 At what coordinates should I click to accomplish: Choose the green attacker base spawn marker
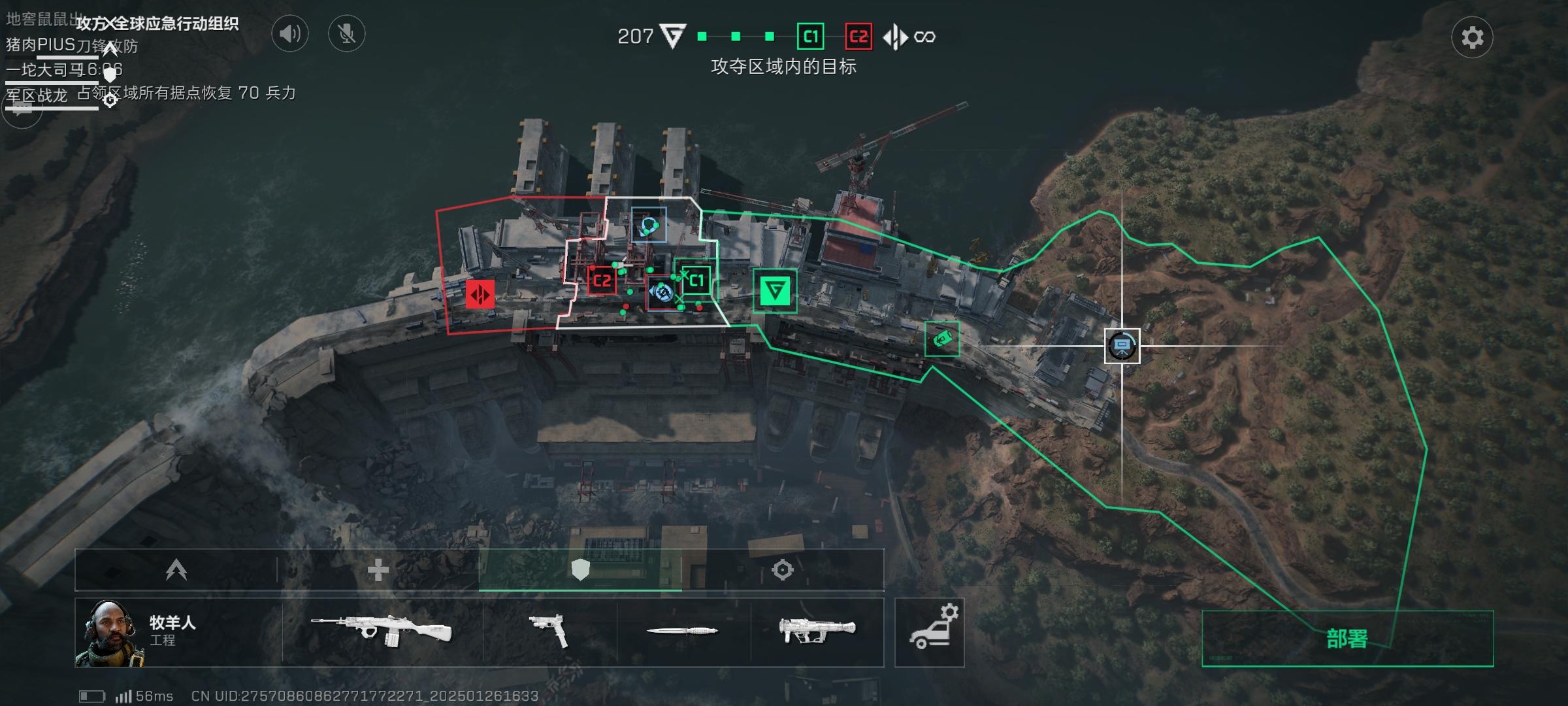tap(775, 290)
